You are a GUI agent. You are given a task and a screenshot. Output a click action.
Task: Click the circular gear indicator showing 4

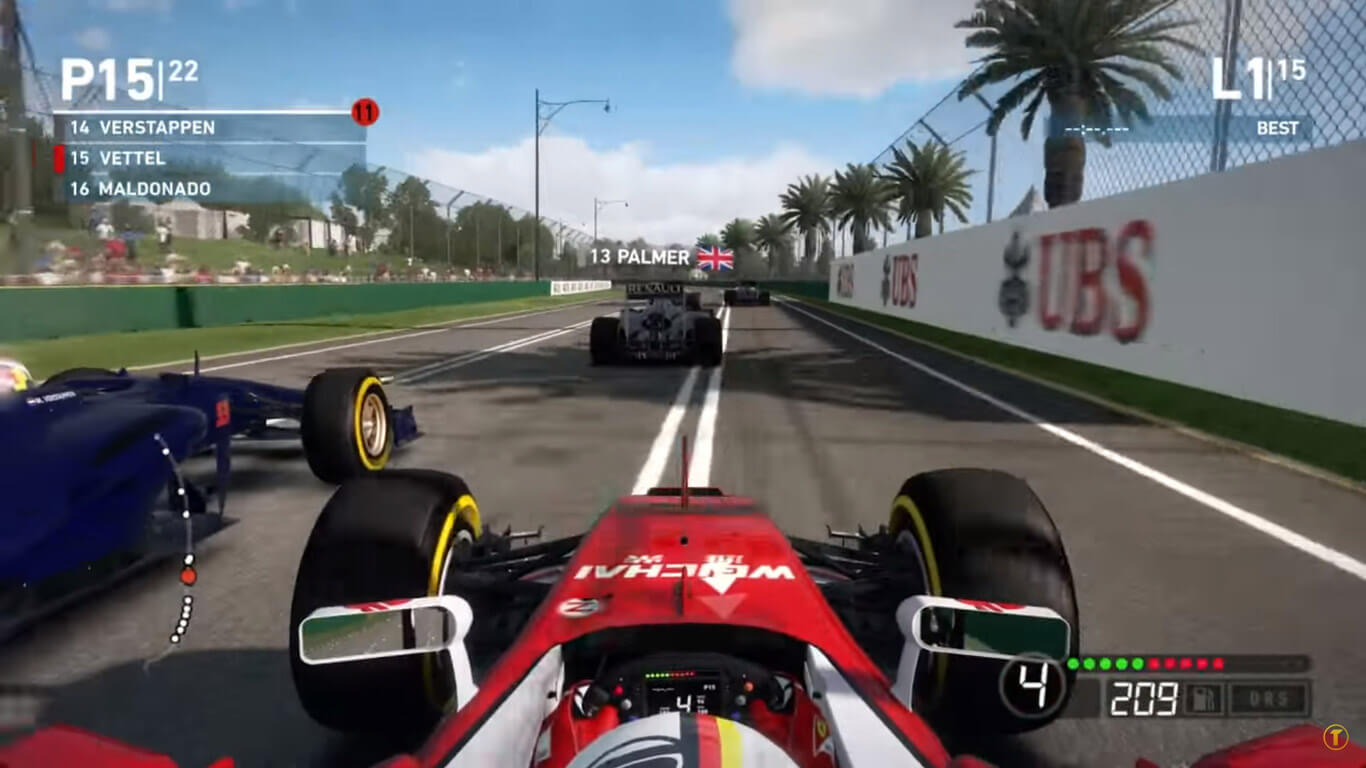coord(1032,685)
